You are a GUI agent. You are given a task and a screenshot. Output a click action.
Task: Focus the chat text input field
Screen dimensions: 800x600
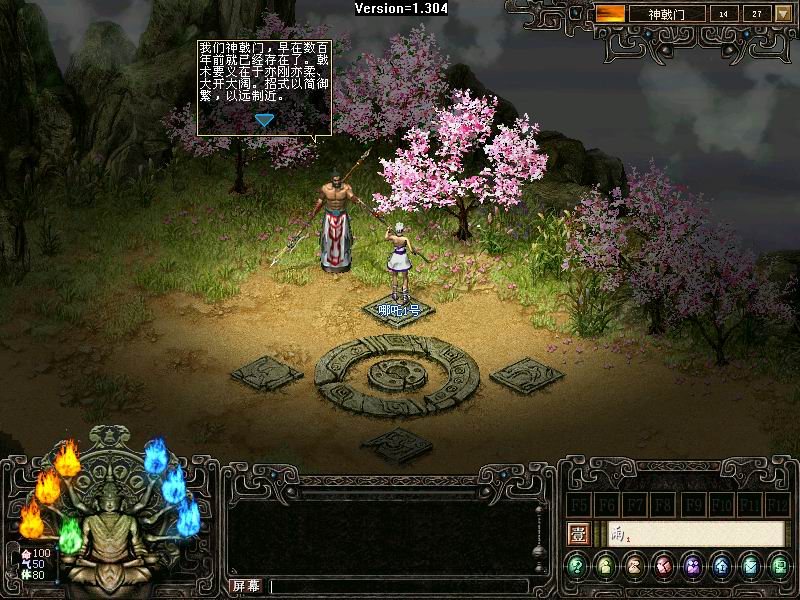pos(398,586)
